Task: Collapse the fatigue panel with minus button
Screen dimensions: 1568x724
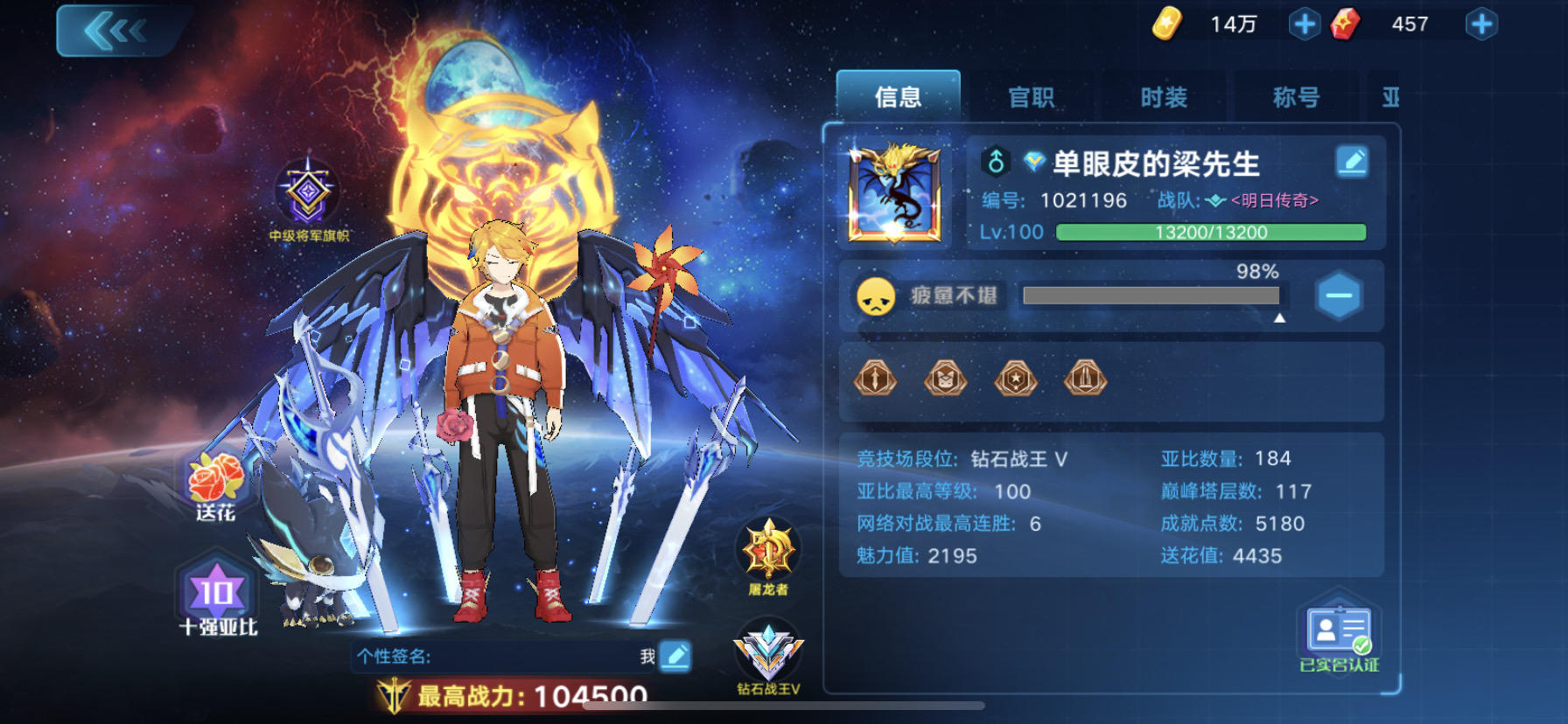Action: (1337, 296)
